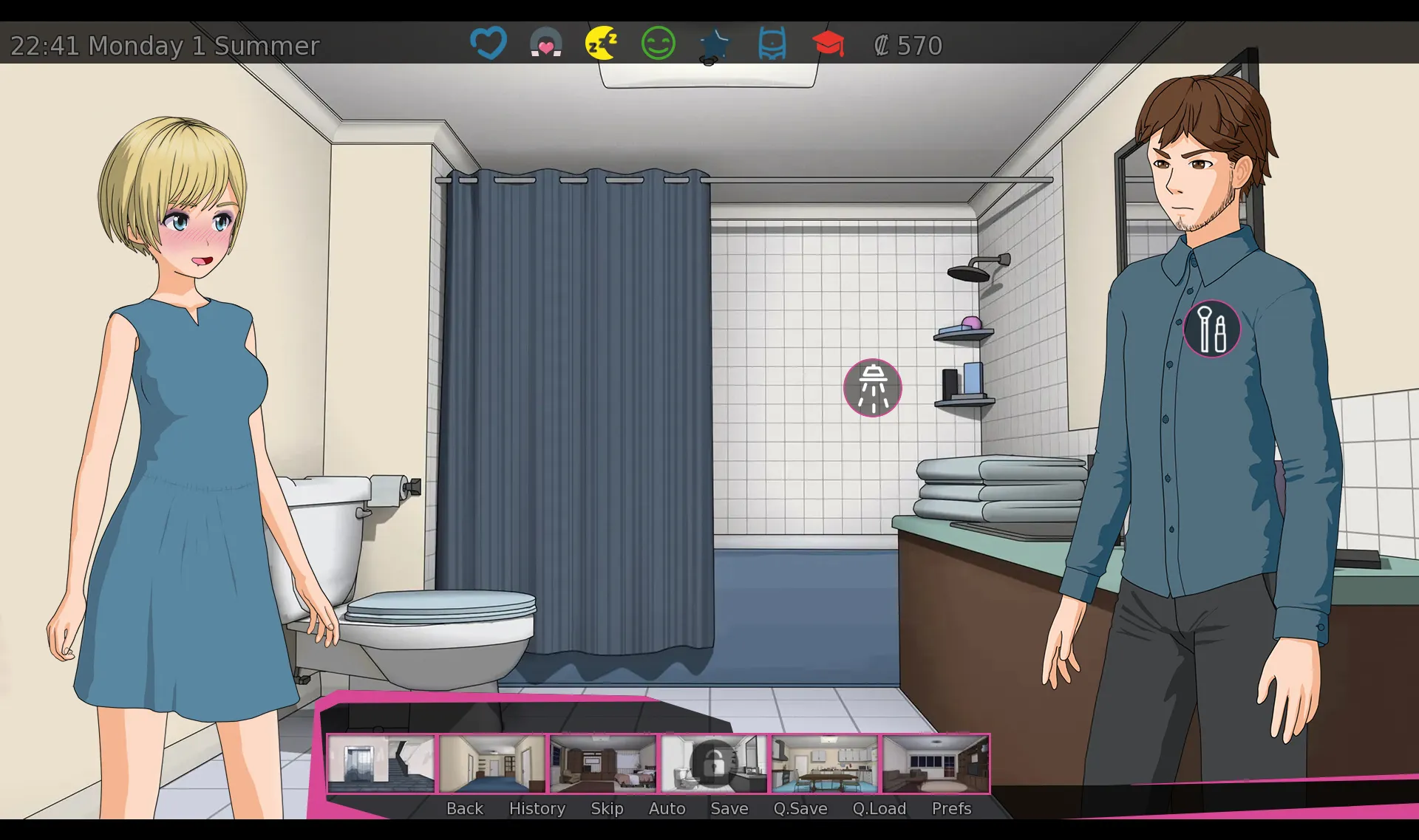Travel to the kitchen location thumbnail
This screenshot has height=840, width=1419.
(x=825, y=763)
